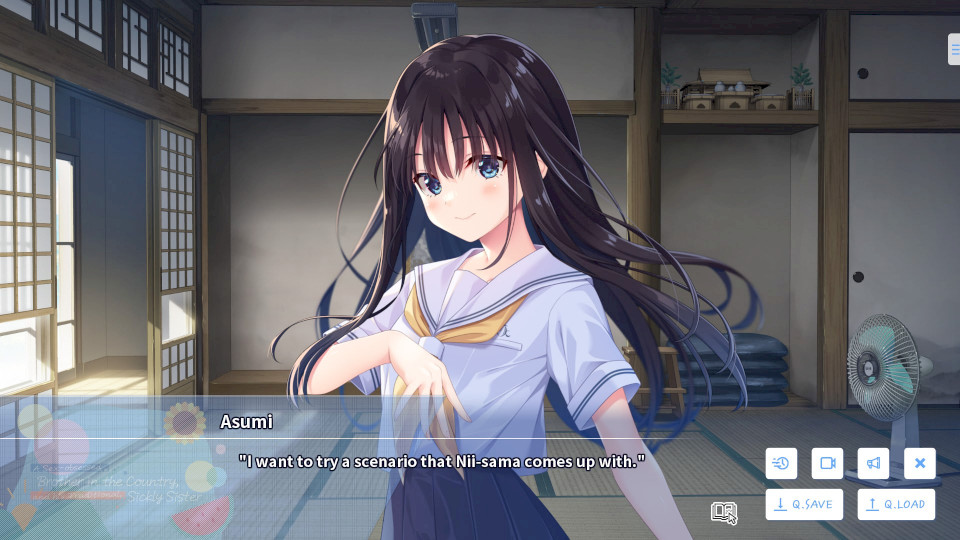
Task: Click the Q.SAVE quick save button
Action: point(804,504)
